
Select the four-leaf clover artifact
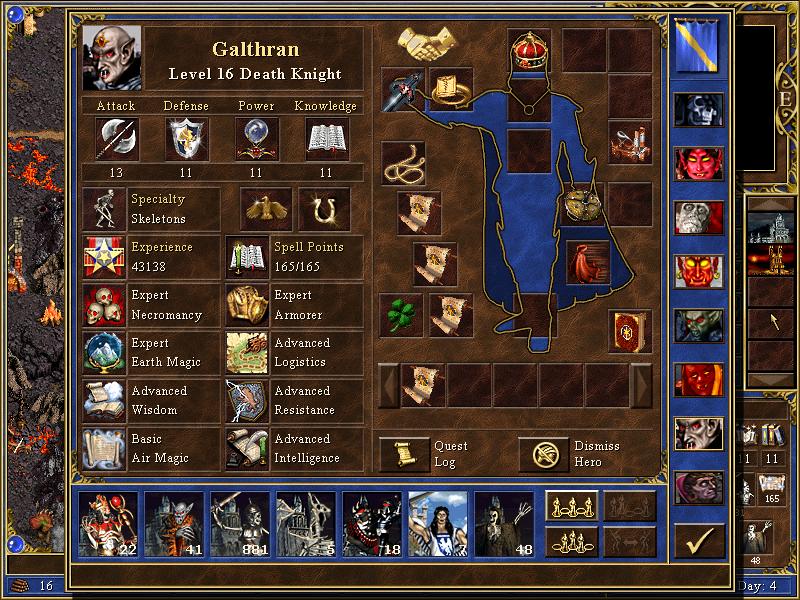pyautogui.click(x=404, y=314)
